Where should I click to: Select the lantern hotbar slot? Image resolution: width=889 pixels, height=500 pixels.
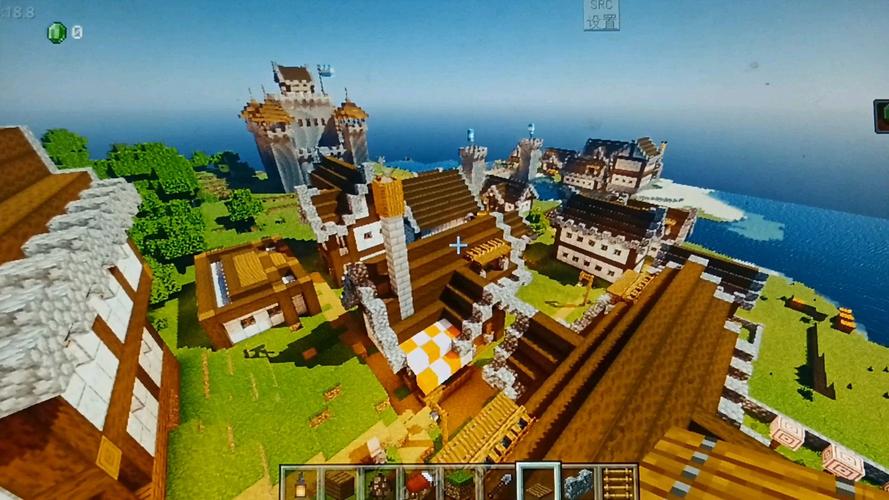pyautogui.click(x=299, y=483)
